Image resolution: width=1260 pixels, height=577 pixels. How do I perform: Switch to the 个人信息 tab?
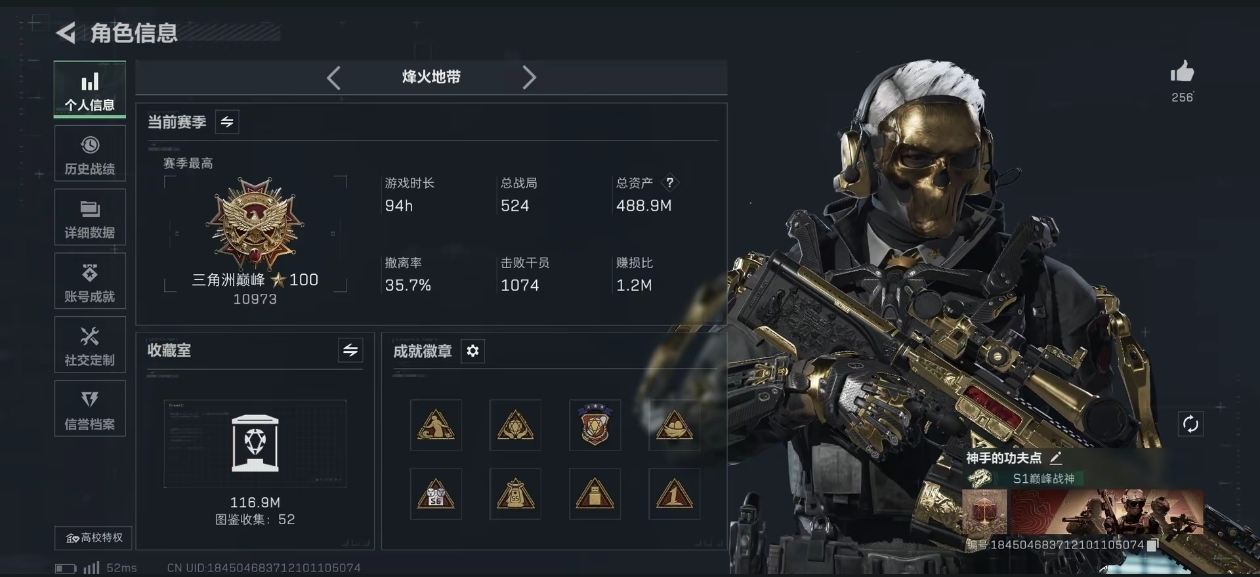point(90,90)
